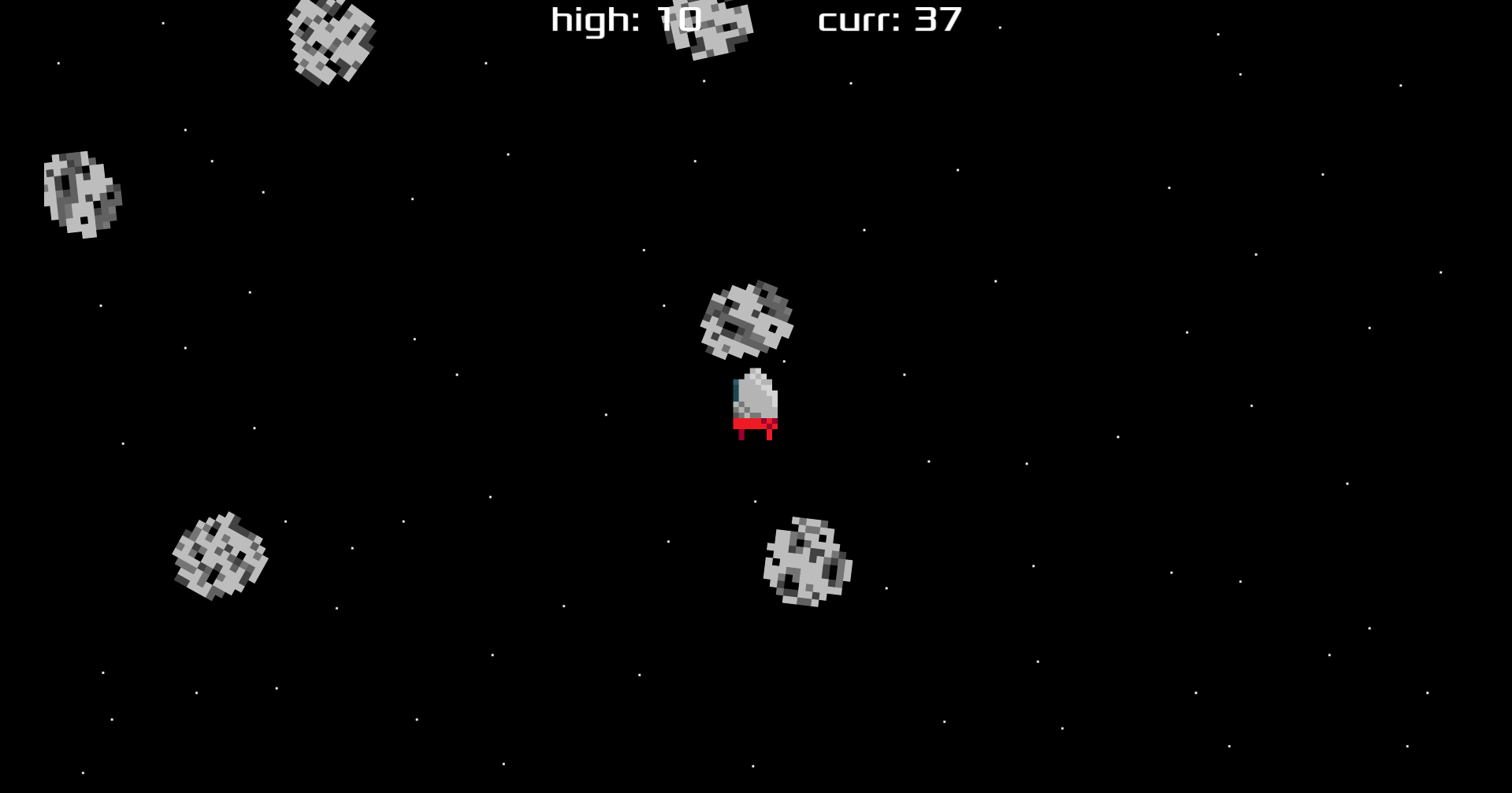Click the asteroid near the top edge
This screenshot has width=1512, height=793.
pyautogui.click(x=331, y=39)
